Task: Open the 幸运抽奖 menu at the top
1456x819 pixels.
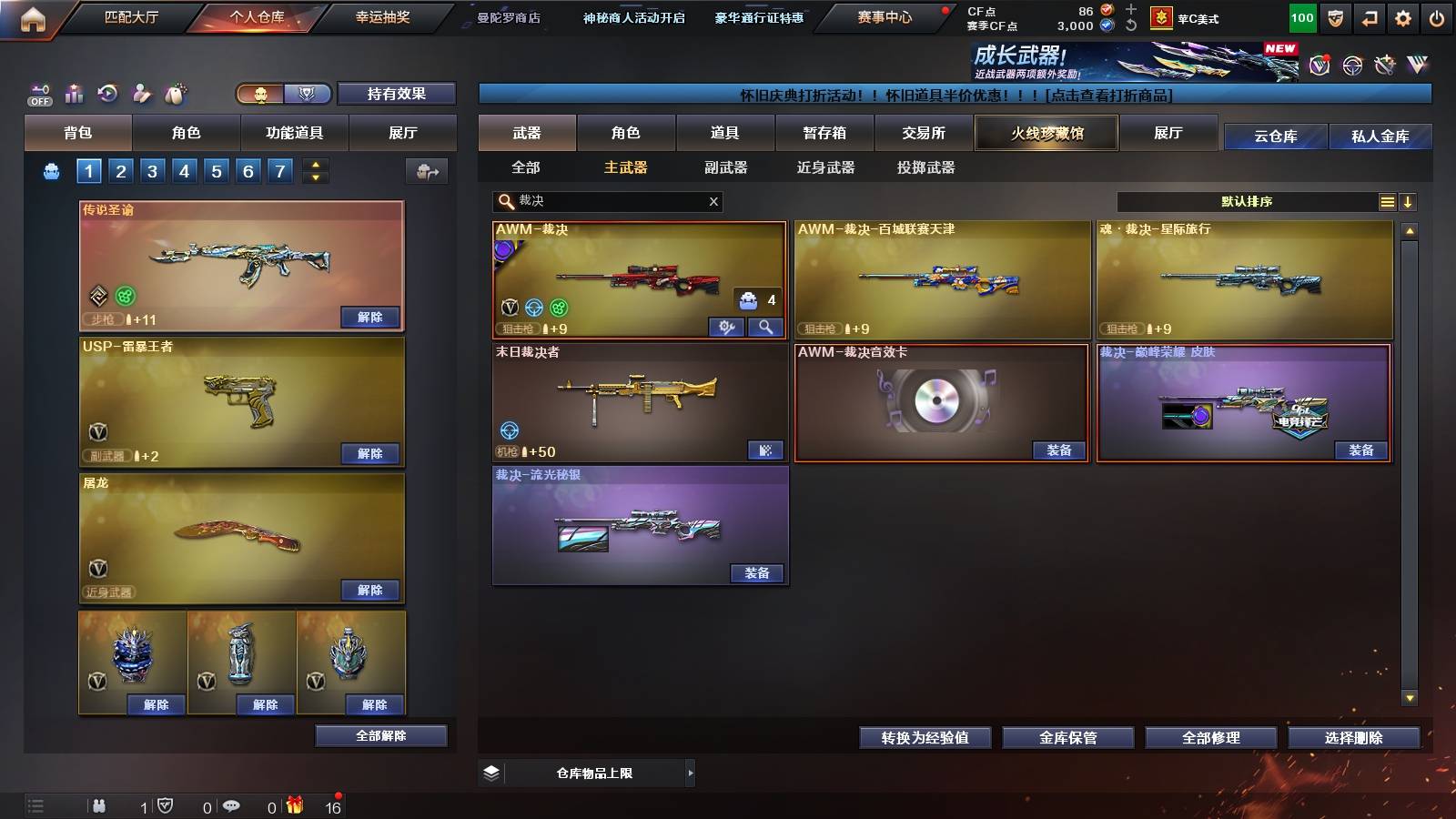Action: [383, 17]
